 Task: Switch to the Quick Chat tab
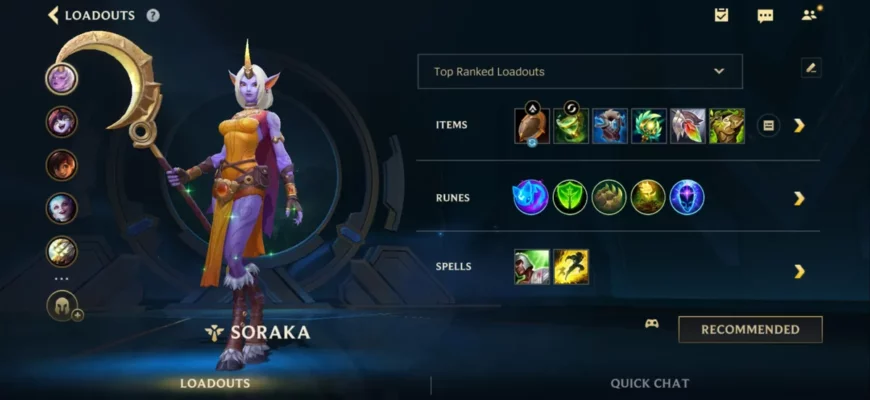[x=649, y=383]
